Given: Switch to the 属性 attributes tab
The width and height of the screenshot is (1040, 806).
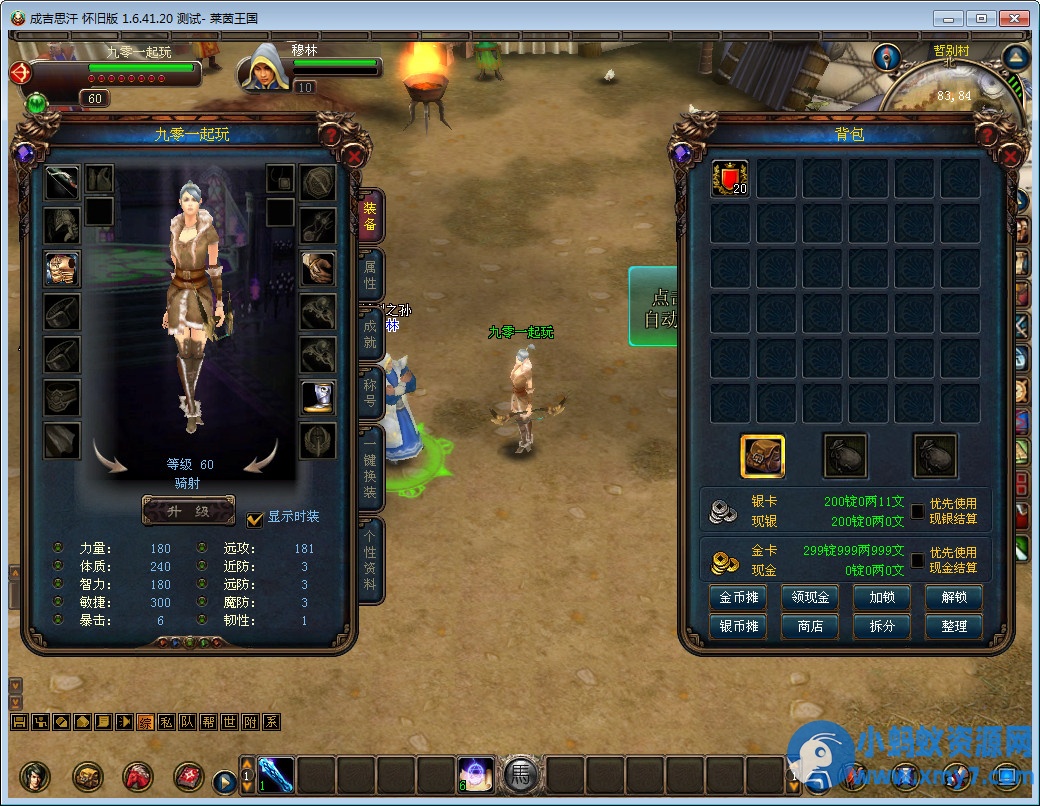Looking at the screenshot, I should pos(370,276).
